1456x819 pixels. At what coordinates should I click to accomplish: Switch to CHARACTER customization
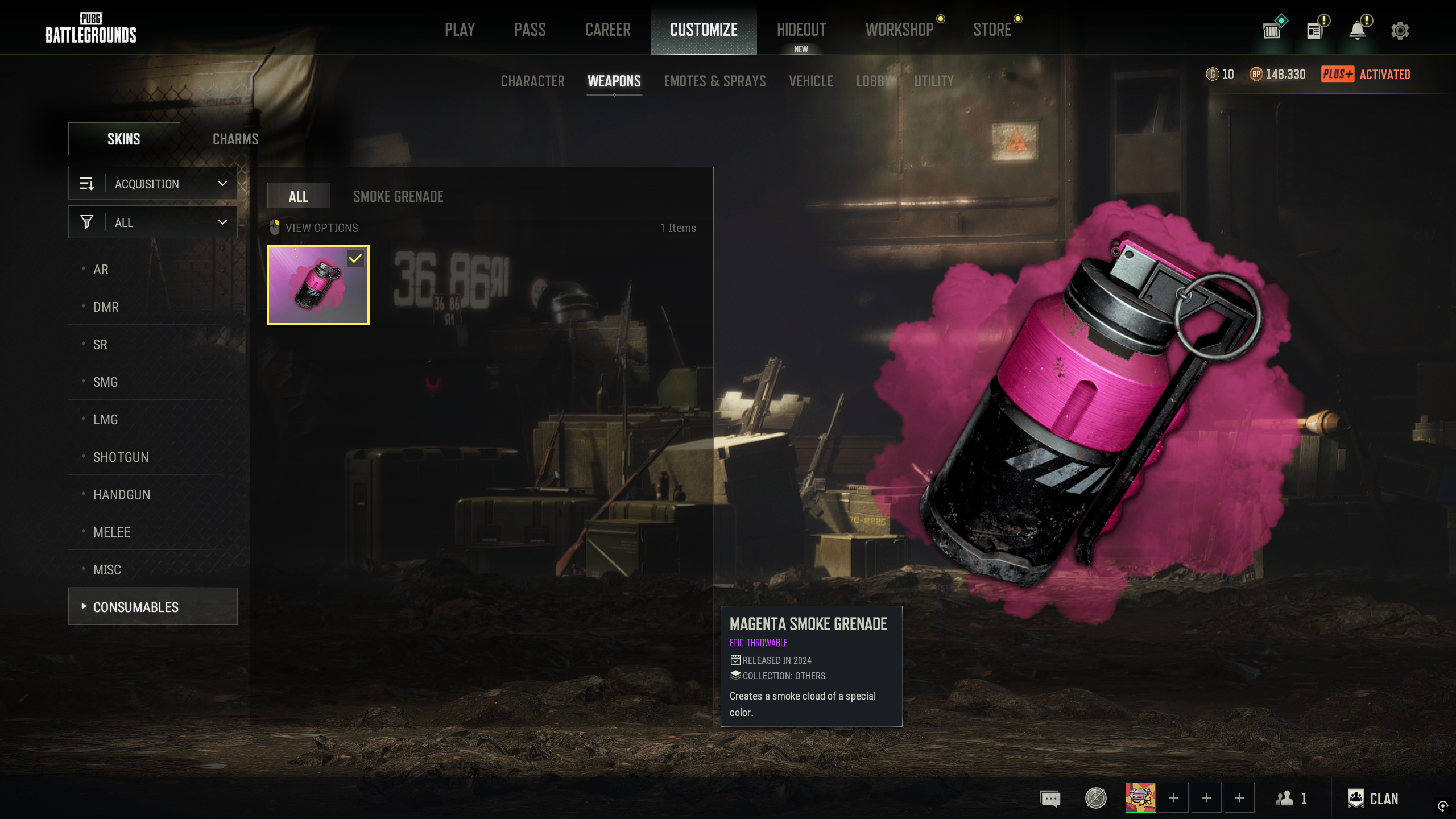[532, 81]
